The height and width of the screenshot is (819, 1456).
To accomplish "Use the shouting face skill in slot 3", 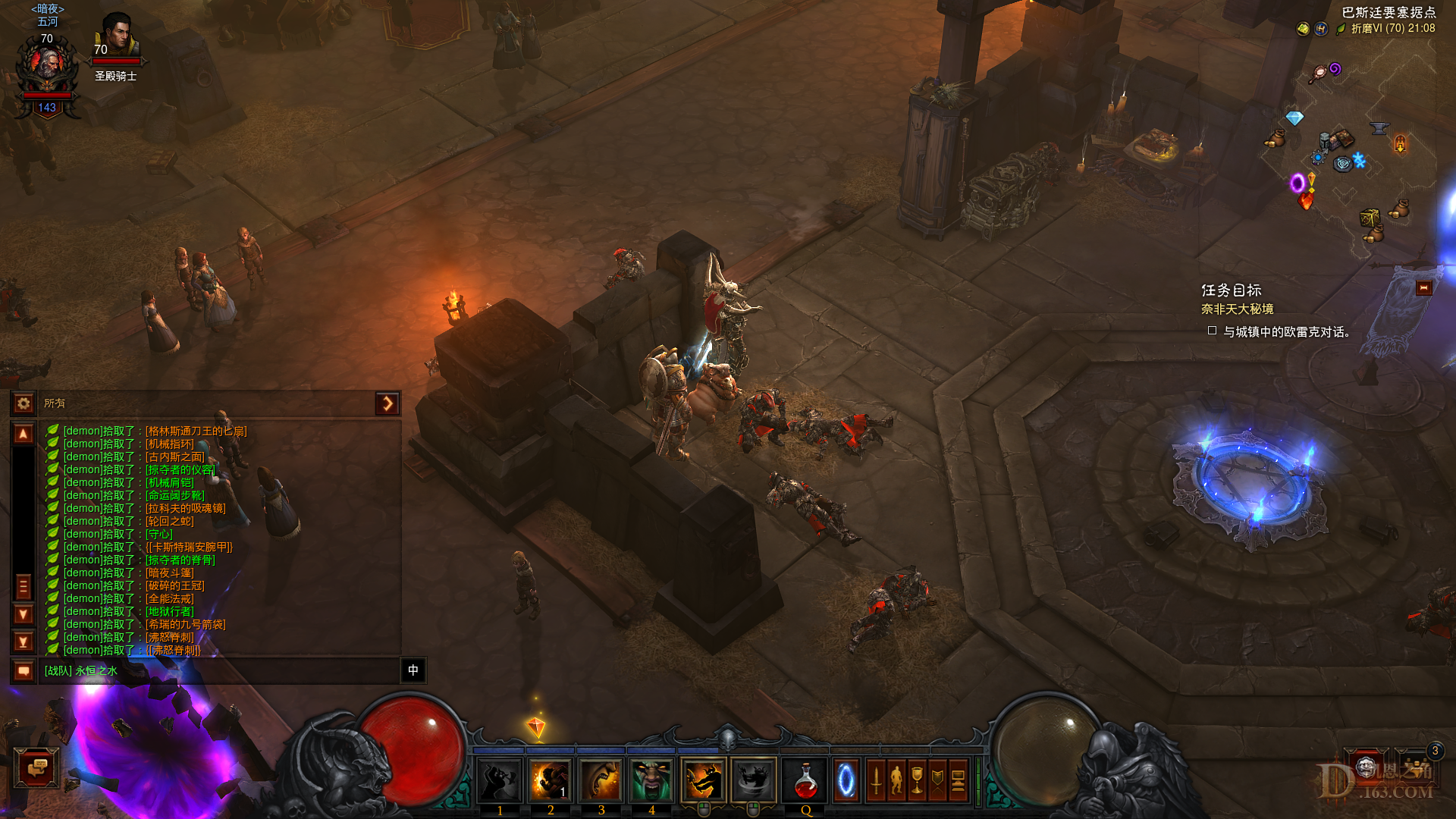I will 601,780.
